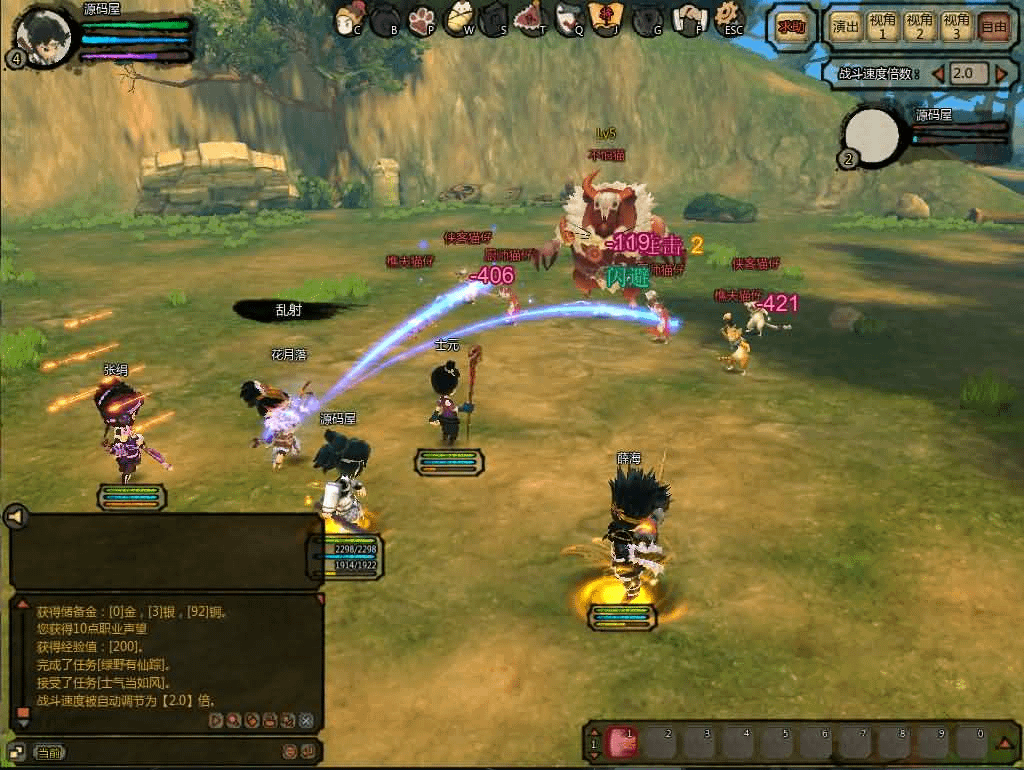Use the skill in hotbar slot 1

coord(623,744)
